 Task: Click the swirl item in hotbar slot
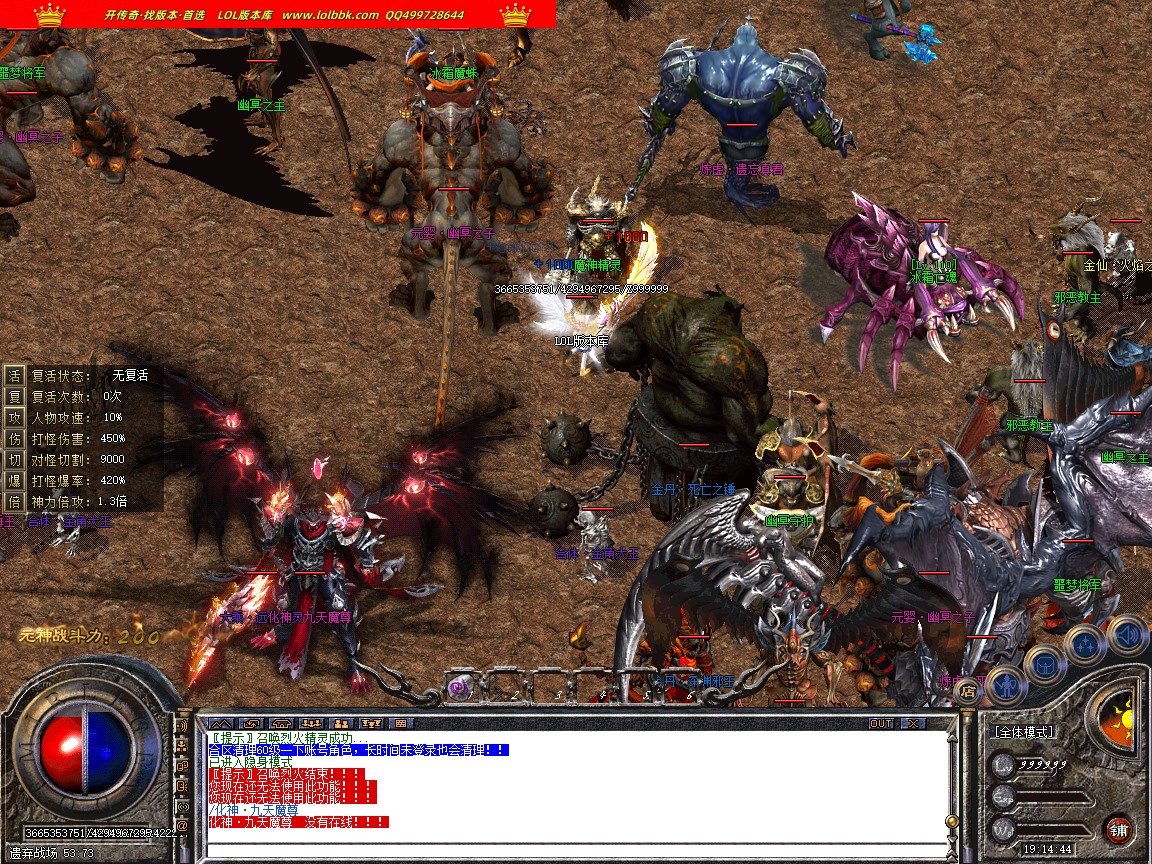click(460, 686)
